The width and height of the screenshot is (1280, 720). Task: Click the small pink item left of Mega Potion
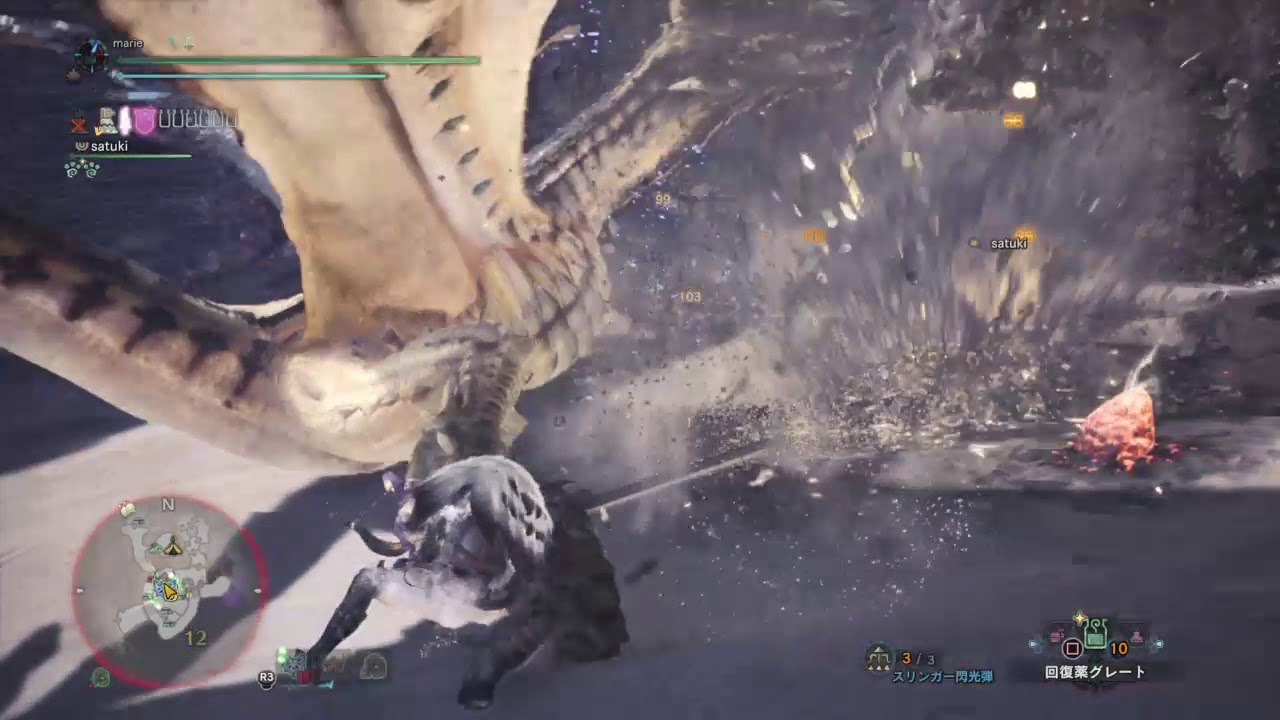pyautogui.click(x=1055, y=635)
